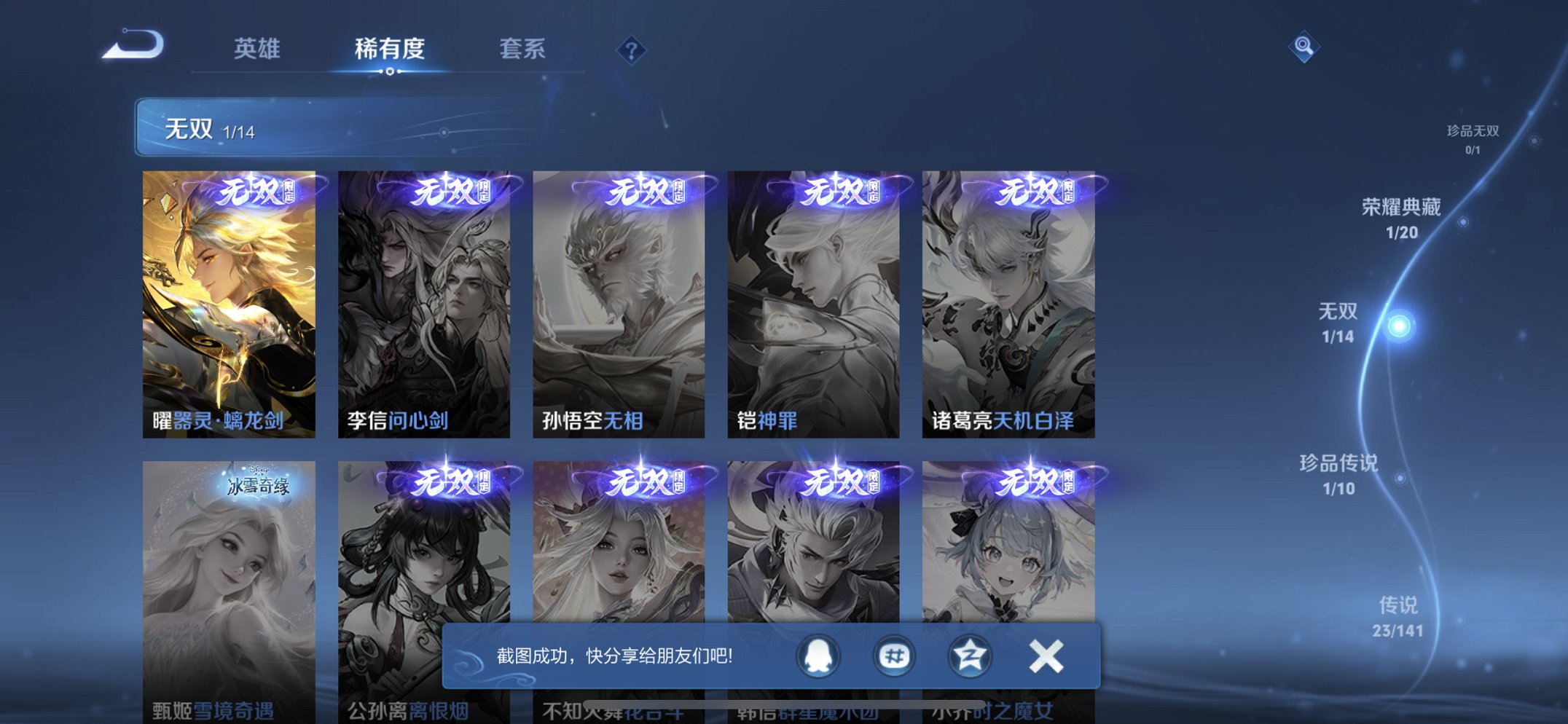The height and width of the screenshot is (724, 1568).
Task: Share the screenshot via the hashtag icon
Action: 893,655
